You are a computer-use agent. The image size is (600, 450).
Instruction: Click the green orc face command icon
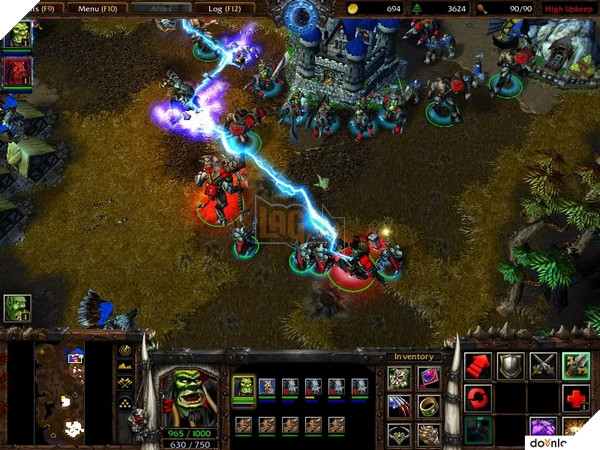tap(575, 366)
